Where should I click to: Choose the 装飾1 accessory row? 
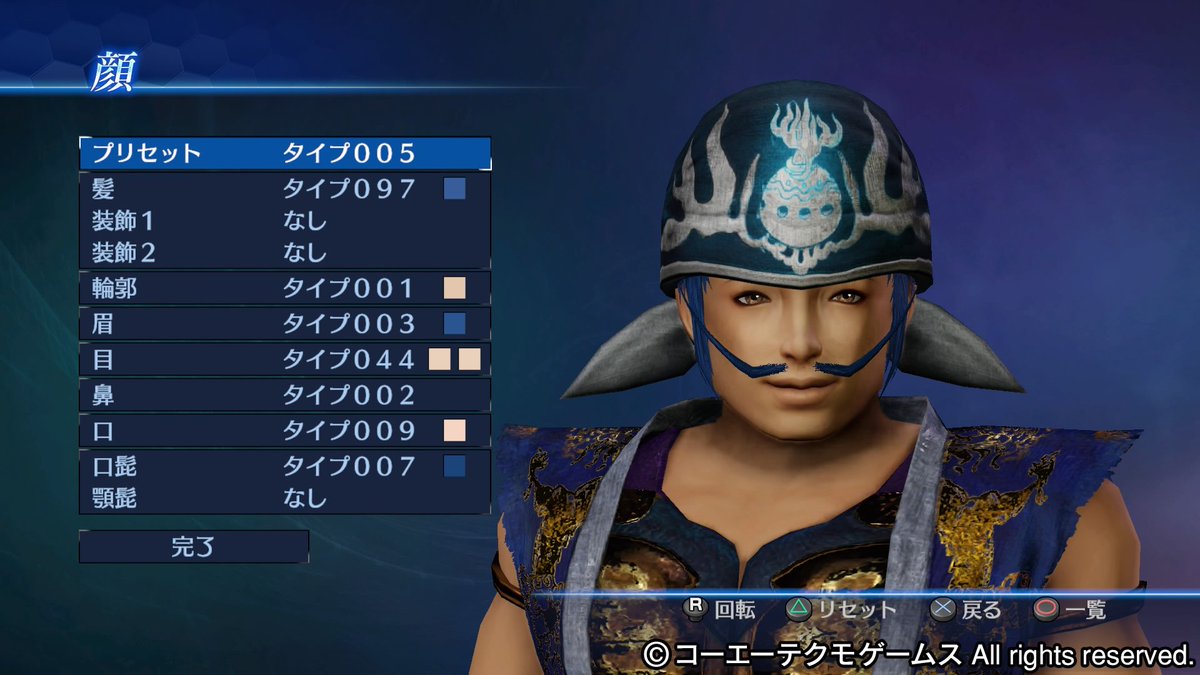click(x=285, y=220)
